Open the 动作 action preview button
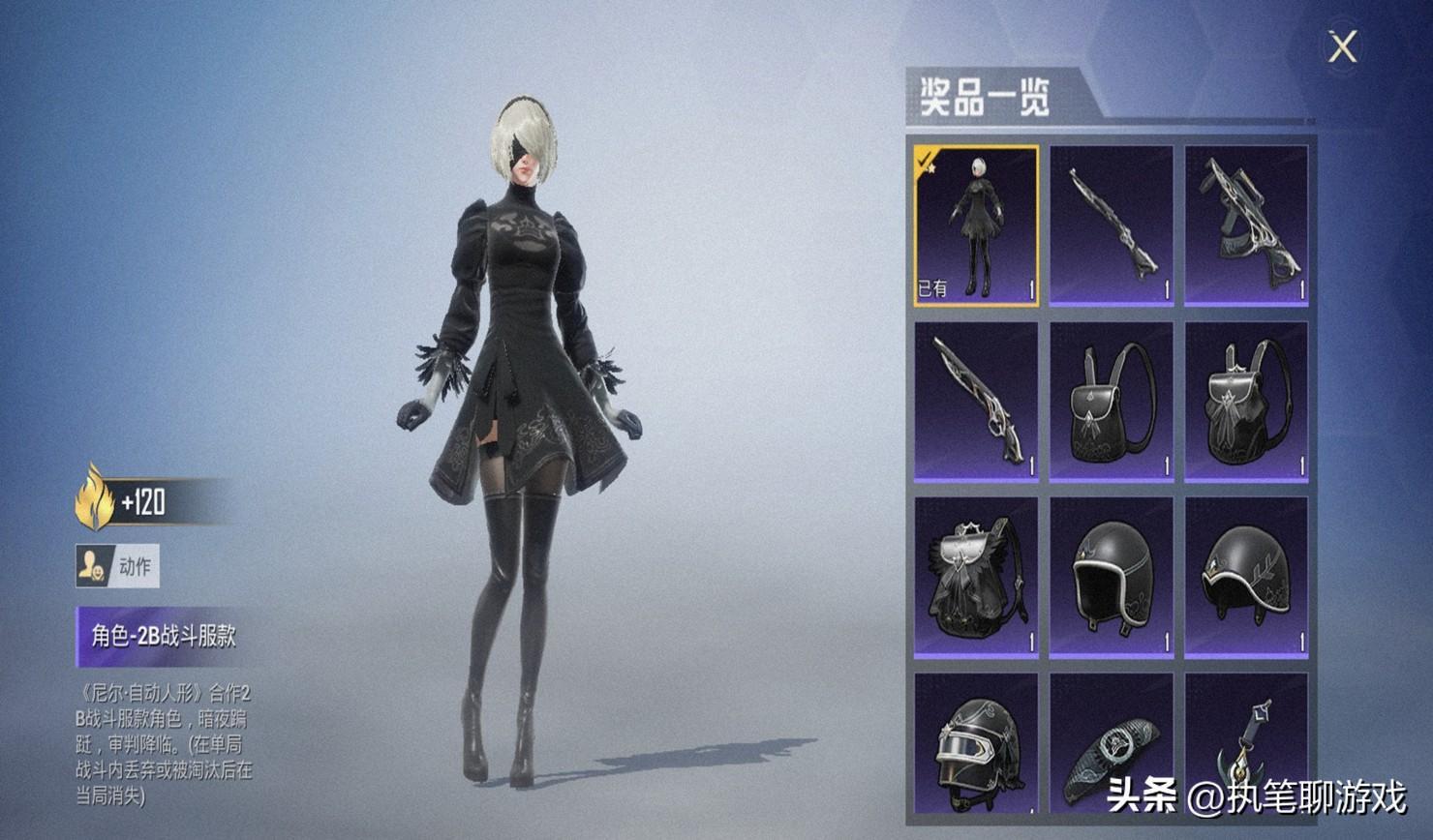The height and width of the screenshot is (840, 1433). pyautogui.click(x=117, y=566)
